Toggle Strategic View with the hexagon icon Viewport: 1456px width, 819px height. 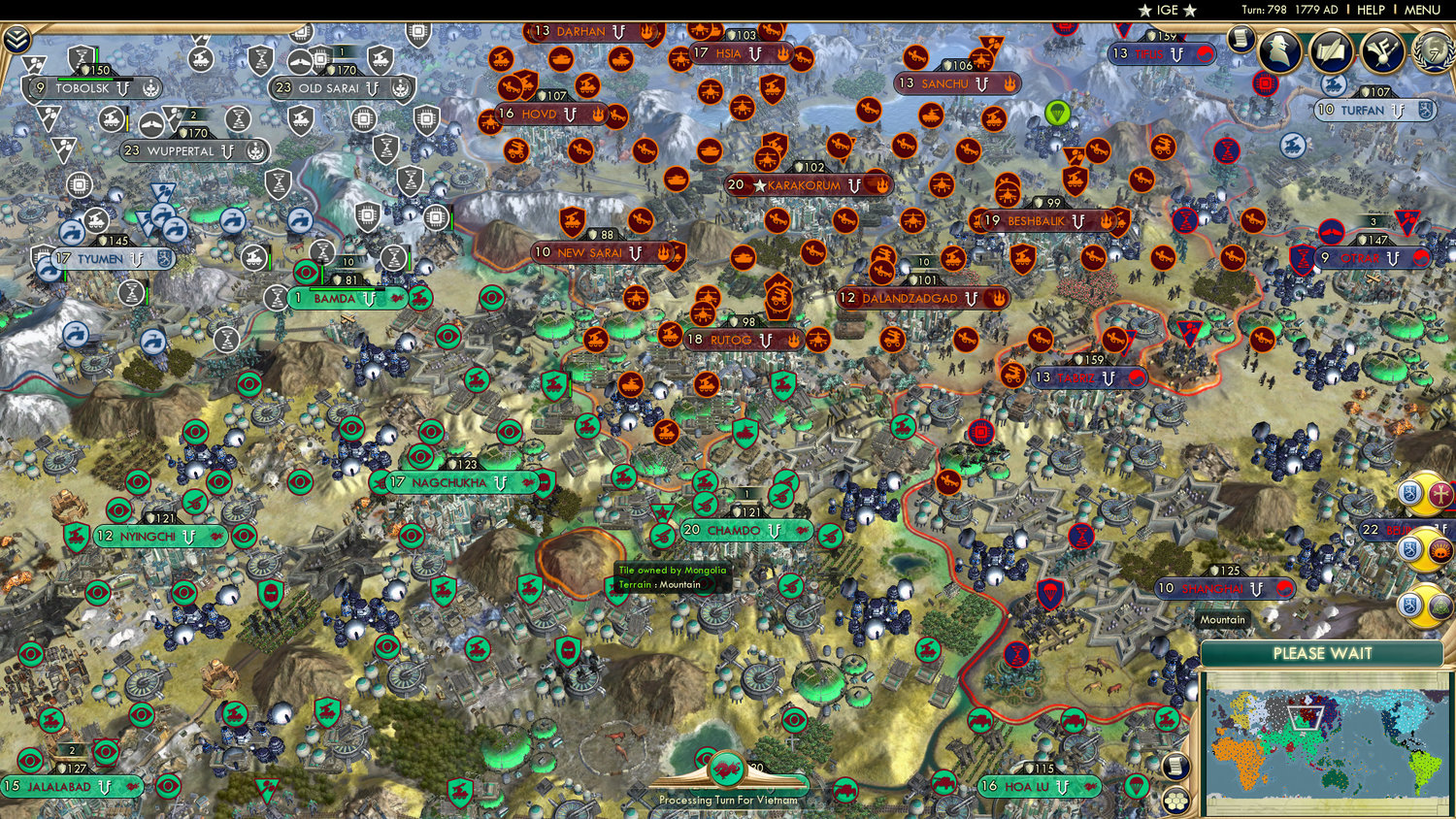click(x=1175, y=803)
